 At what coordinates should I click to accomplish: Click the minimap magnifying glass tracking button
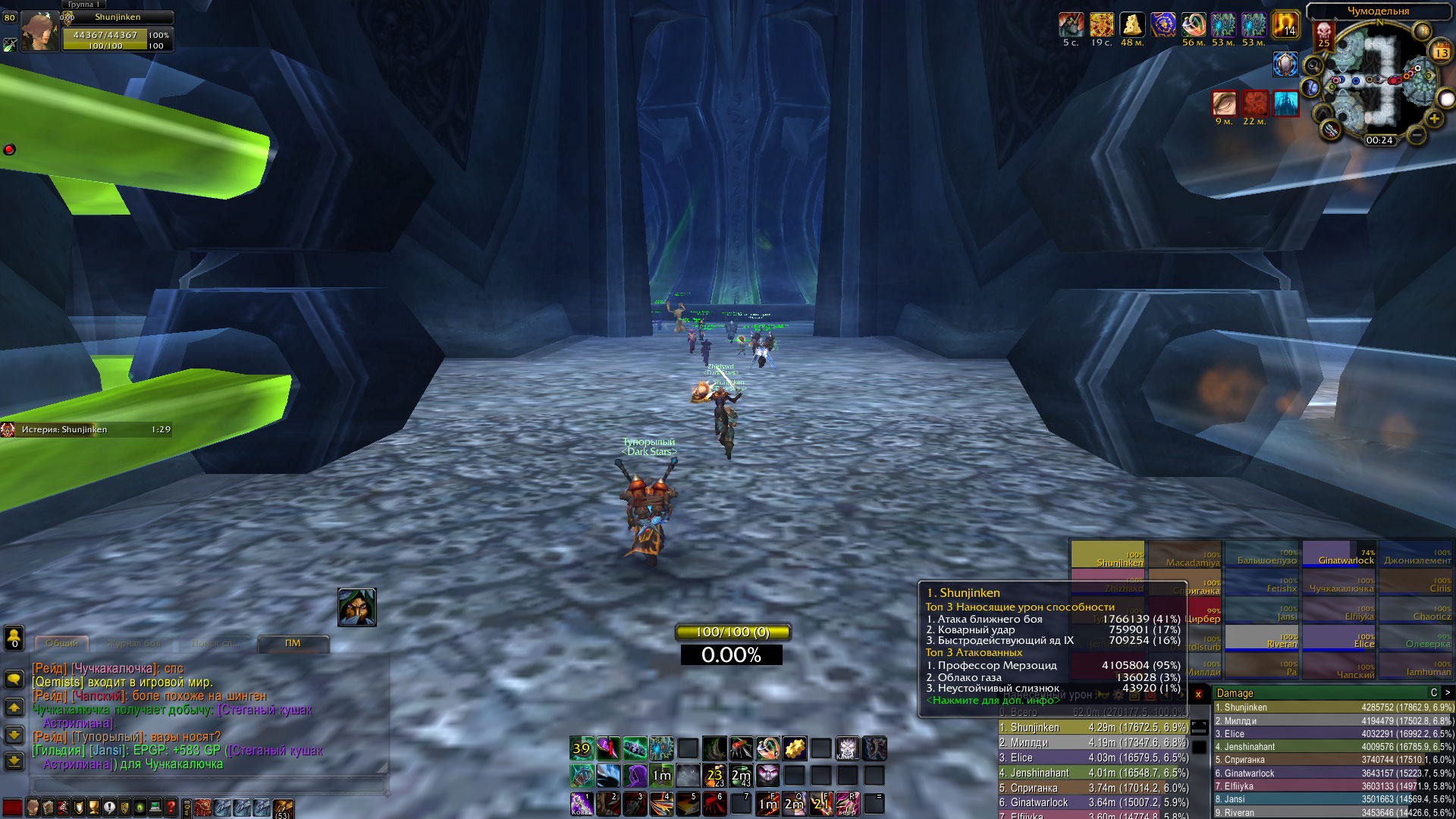[1313, 65]
